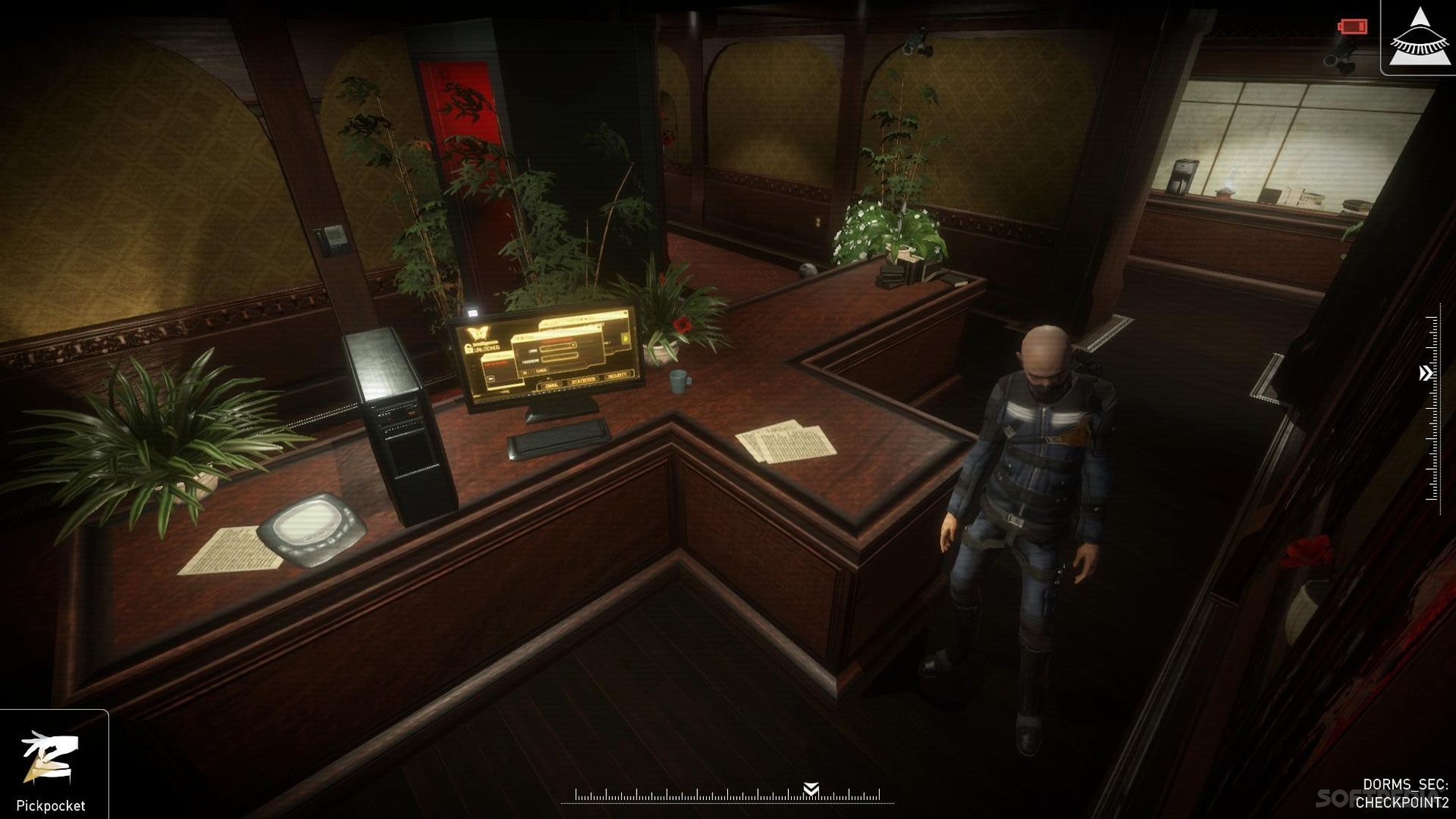The height and width of the screenshot is (819, 1456).
Task: Click the down chevron above the noise meter
Action: point(813,787)
